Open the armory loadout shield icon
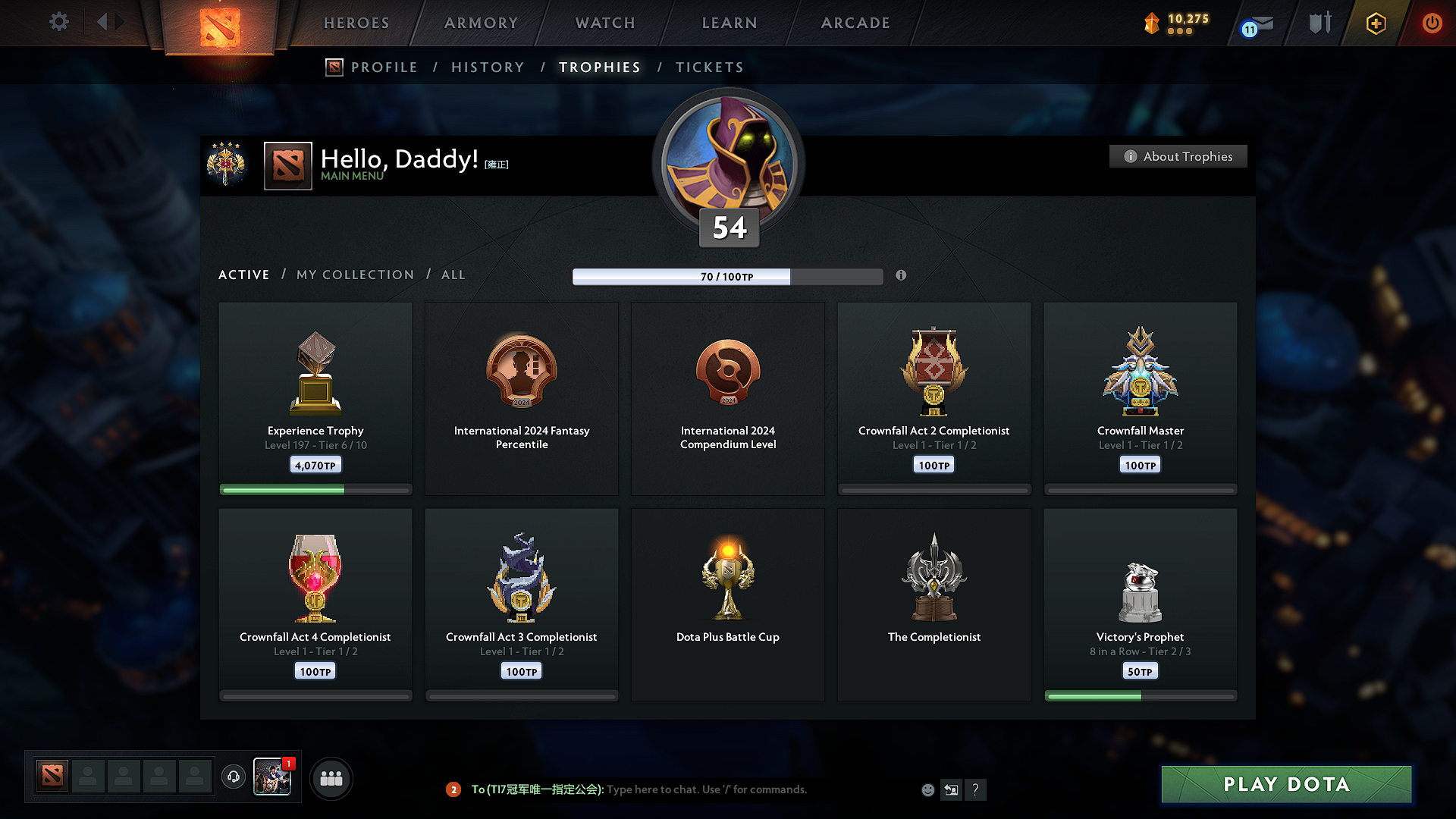Viewport: 1456px width, 819px height. 1318,23
